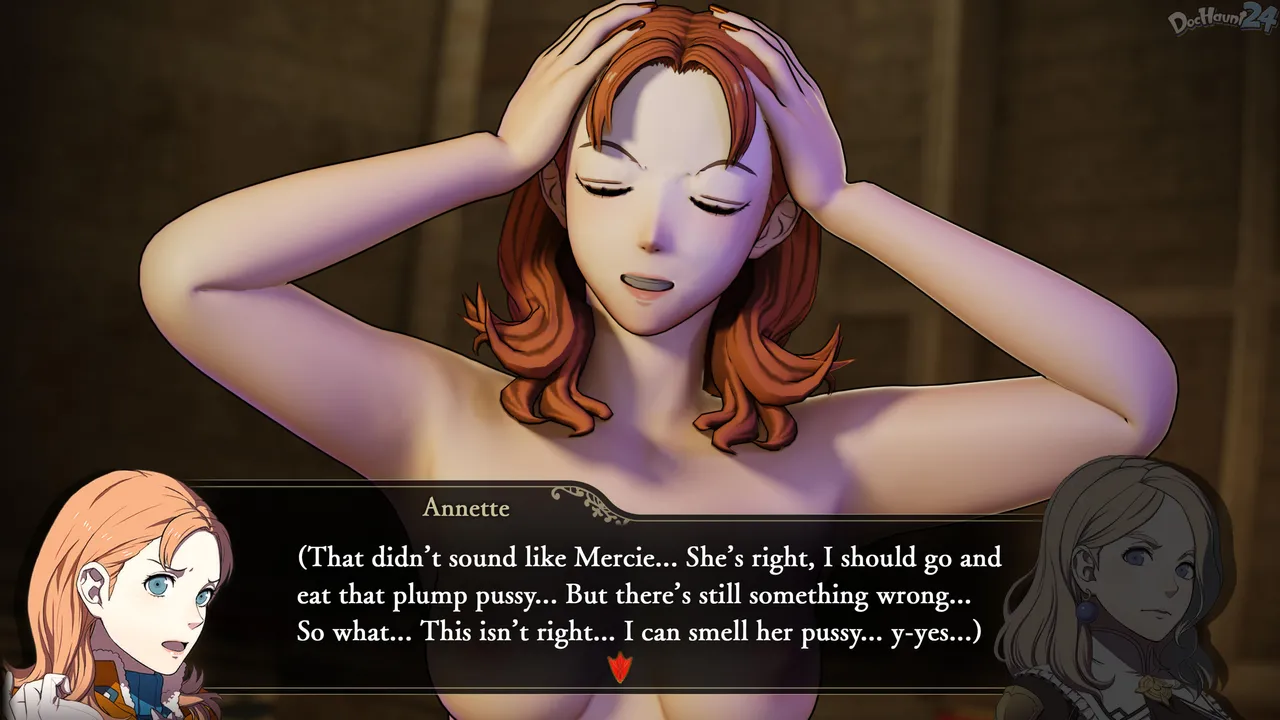
Task: Advance dialogue with the red arrow indicator
Action: click(620, 667)
